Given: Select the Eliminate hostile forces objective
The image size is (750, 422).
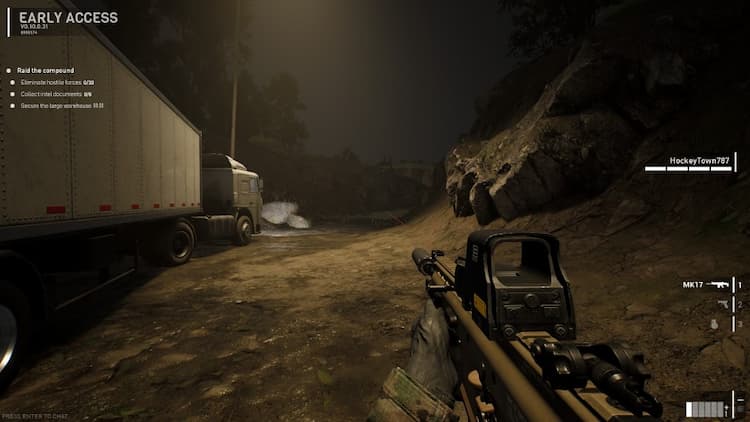Looking at the screenshot, I should coord(56,82).
